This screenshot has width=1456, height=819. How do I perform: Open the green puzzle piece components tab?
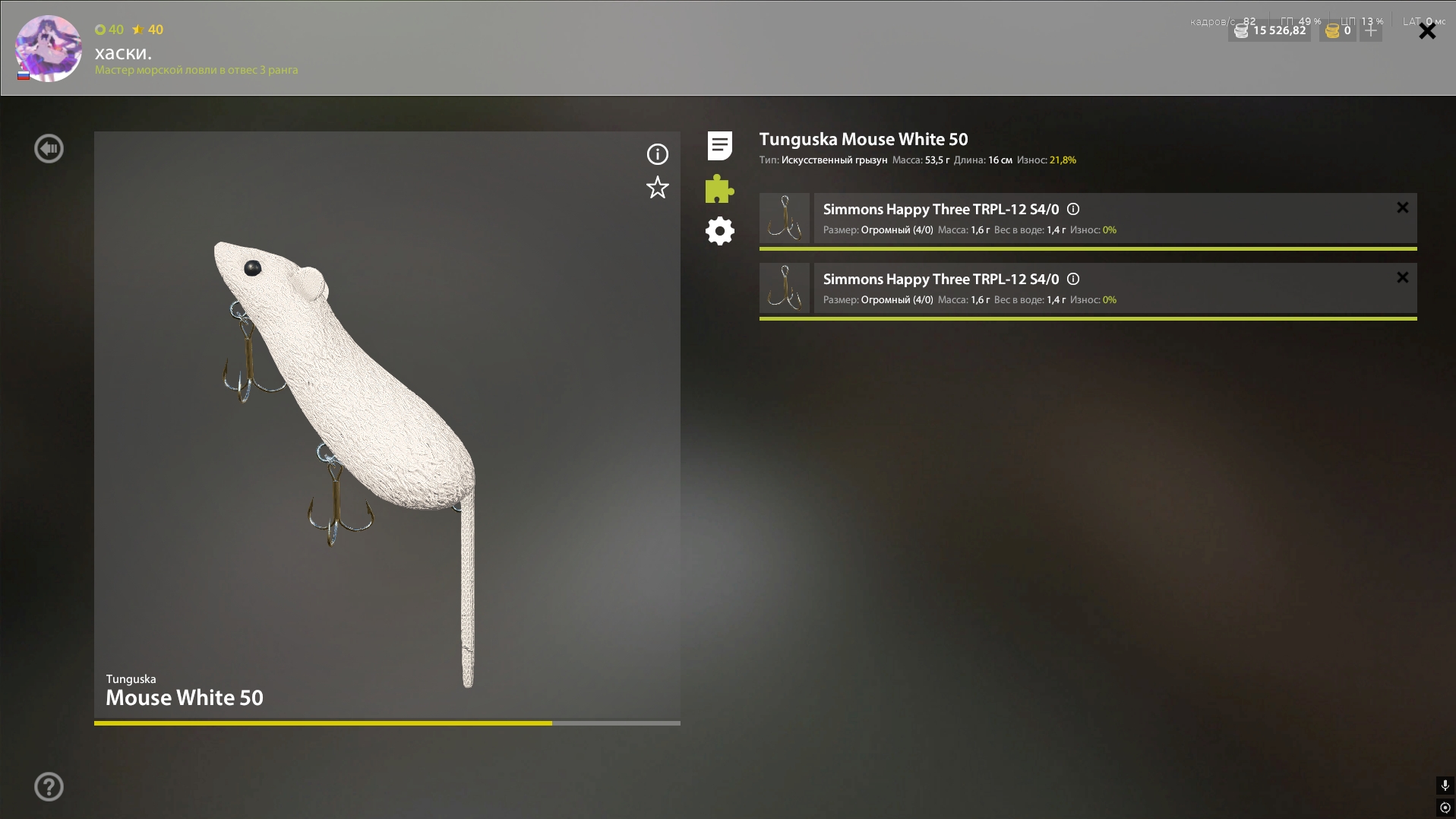[x=719, y=188]
